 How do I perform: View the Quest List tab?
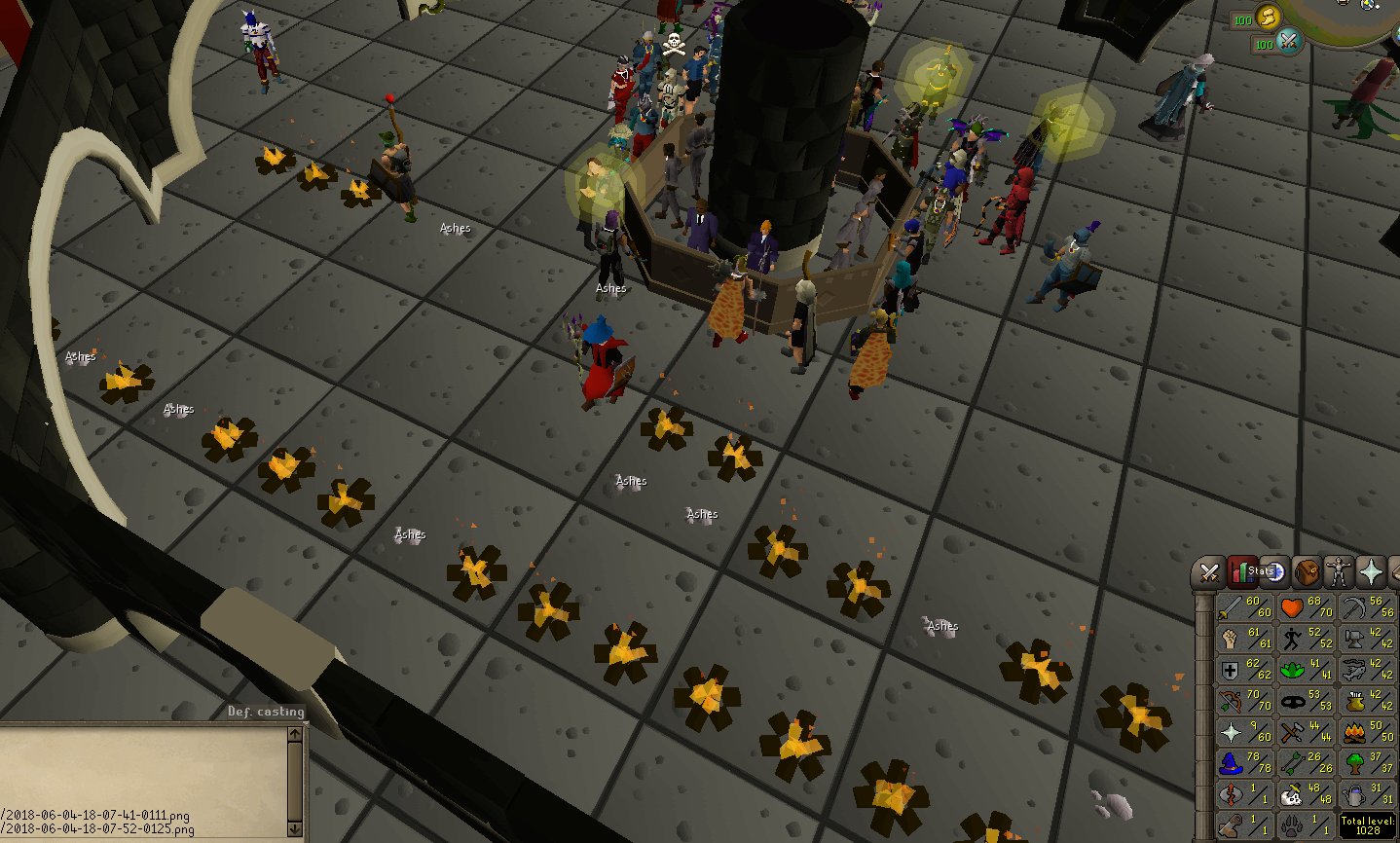pos(1275,570)
